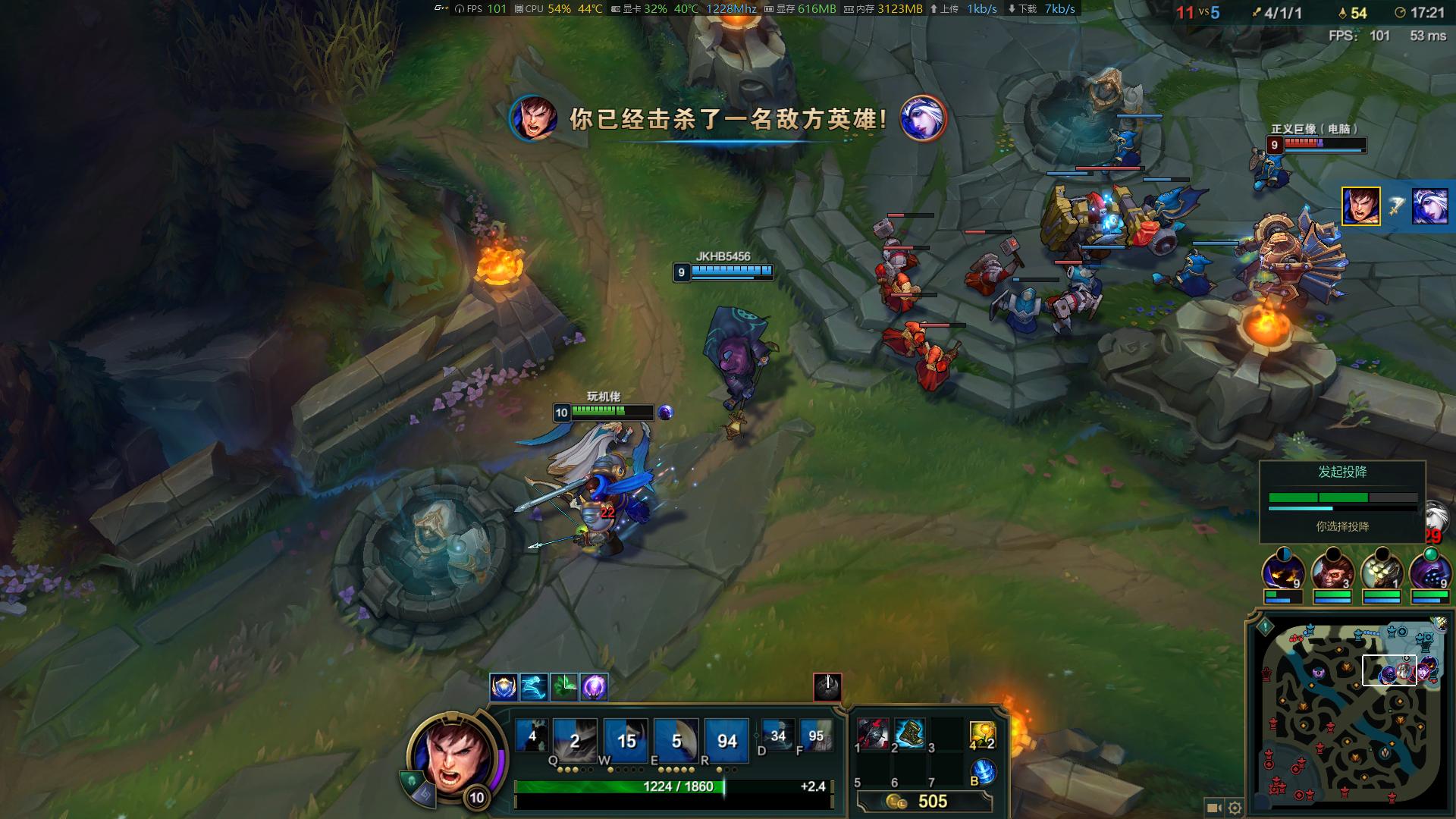Select the boots in inventory slot 2
The width and height of the screenshot is (1456, 819).
click(x=909, y=734)
